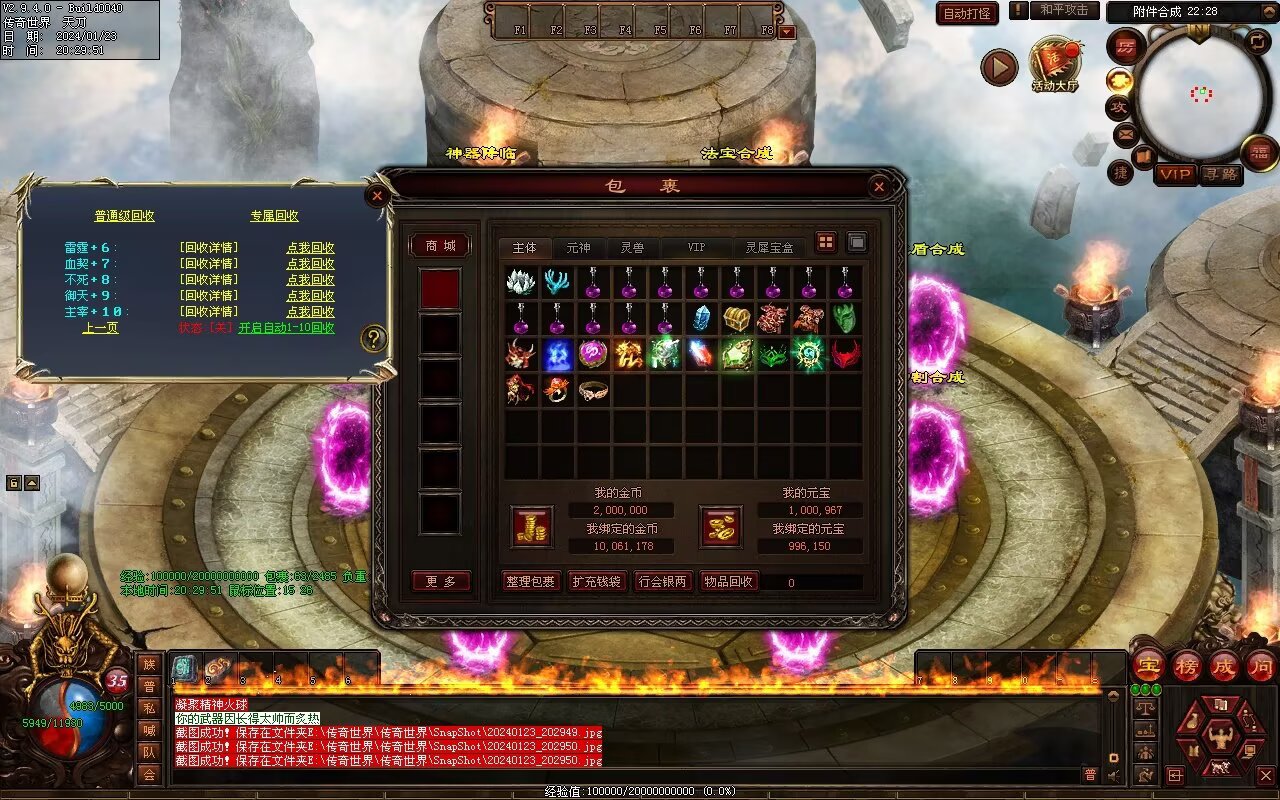This screenshot has width=1280, height=800.
Task: Select the white lotus item slot
Action: tap(522, 283)
